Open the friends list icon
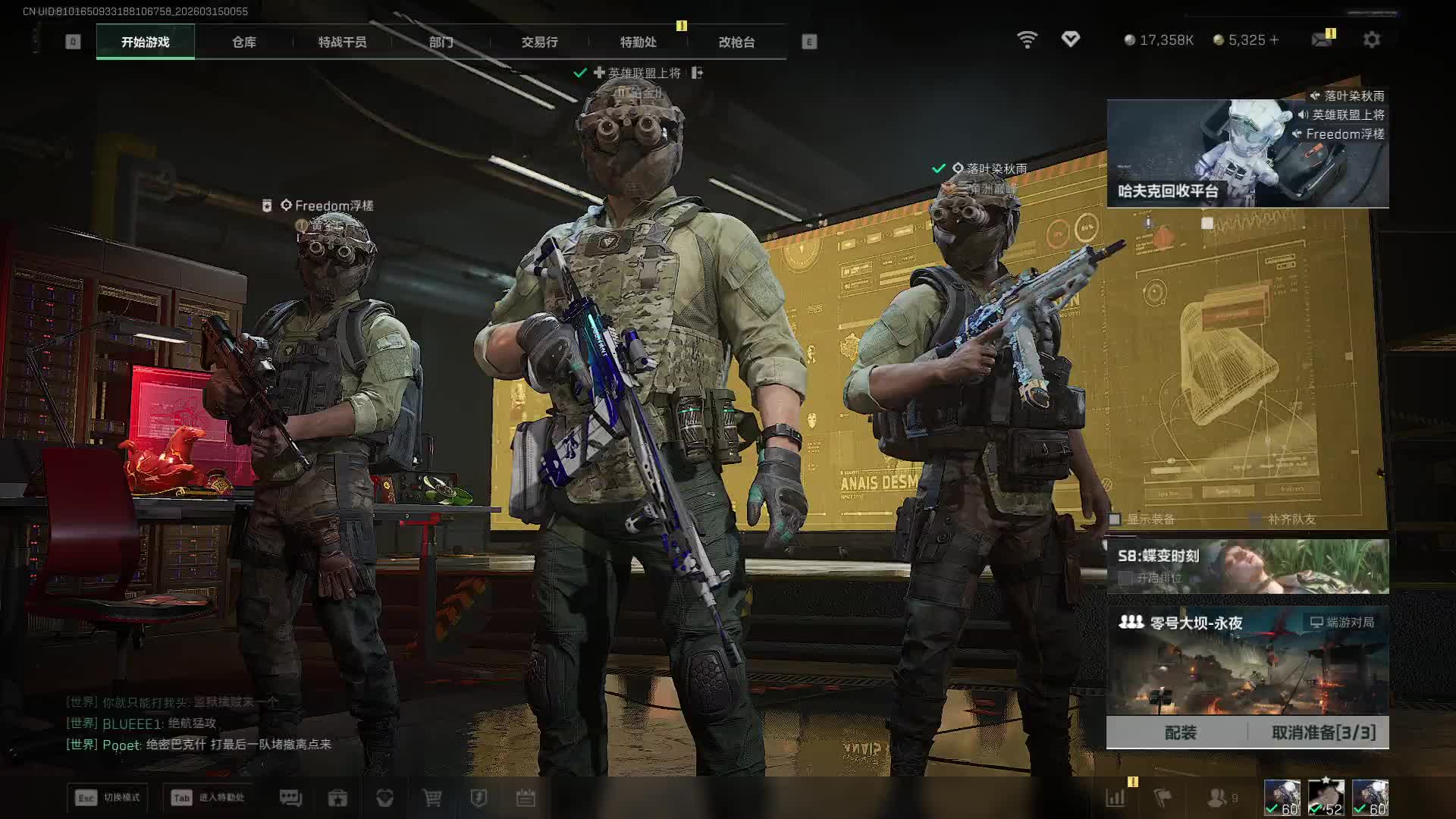Screen dimensions: 1456x819 tap(1218, 798)
